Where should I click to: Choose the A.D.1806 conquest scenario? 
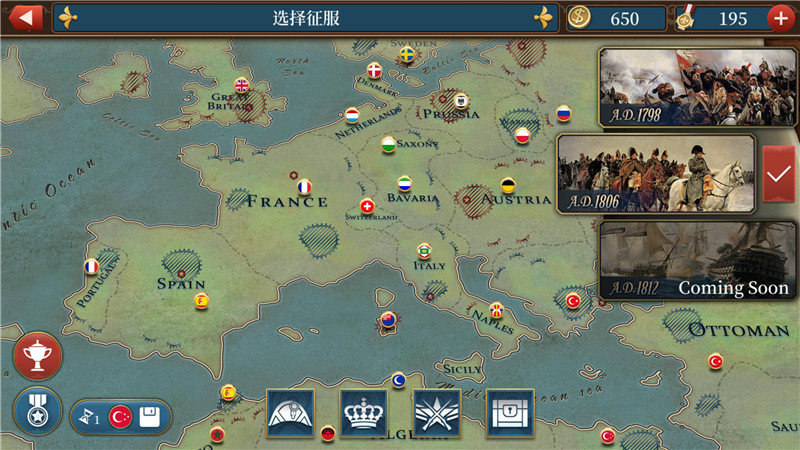[656, 174]
